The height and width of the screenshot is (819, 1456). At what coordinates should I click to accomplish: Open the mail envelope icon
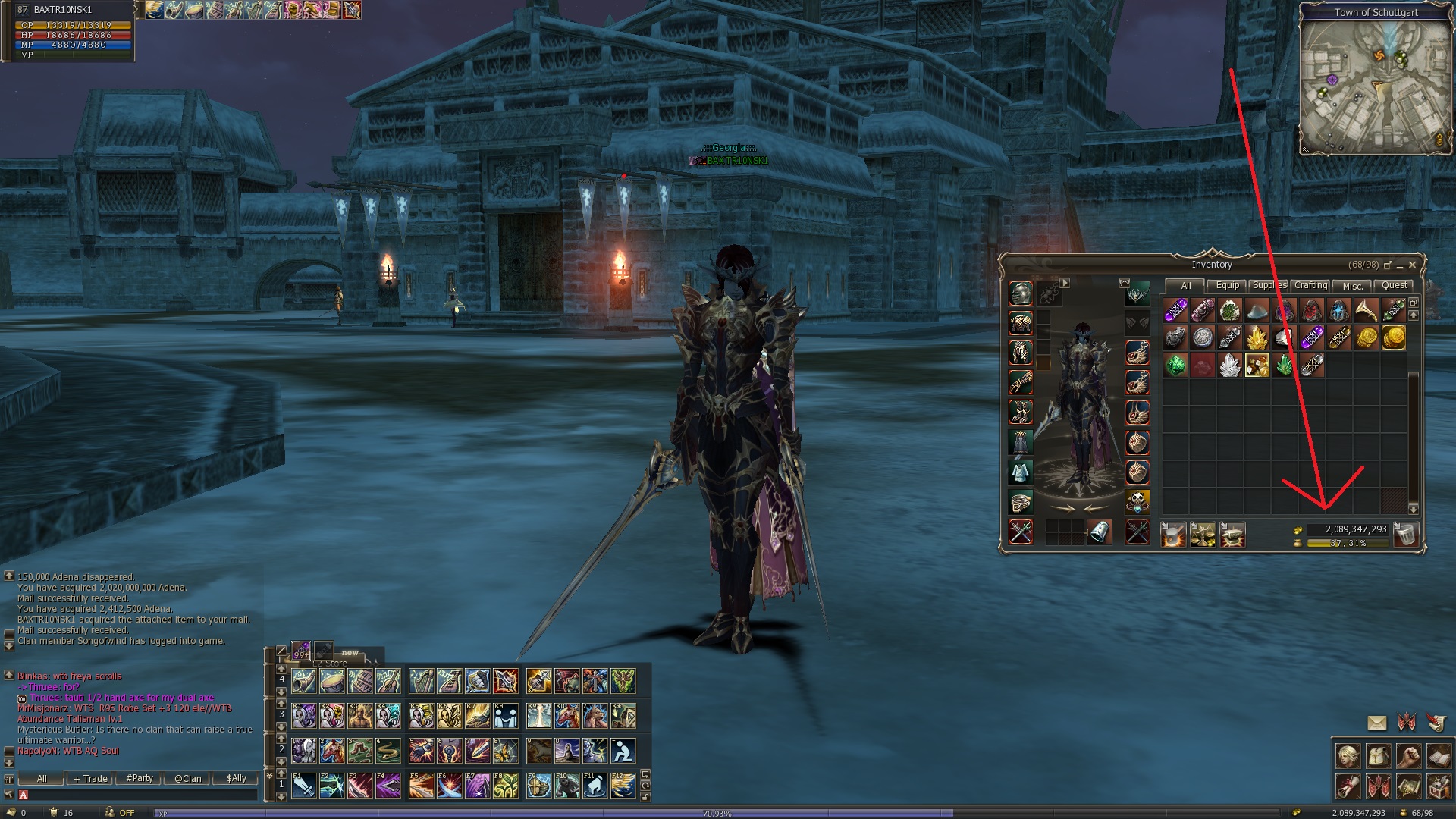point(1376,723)
